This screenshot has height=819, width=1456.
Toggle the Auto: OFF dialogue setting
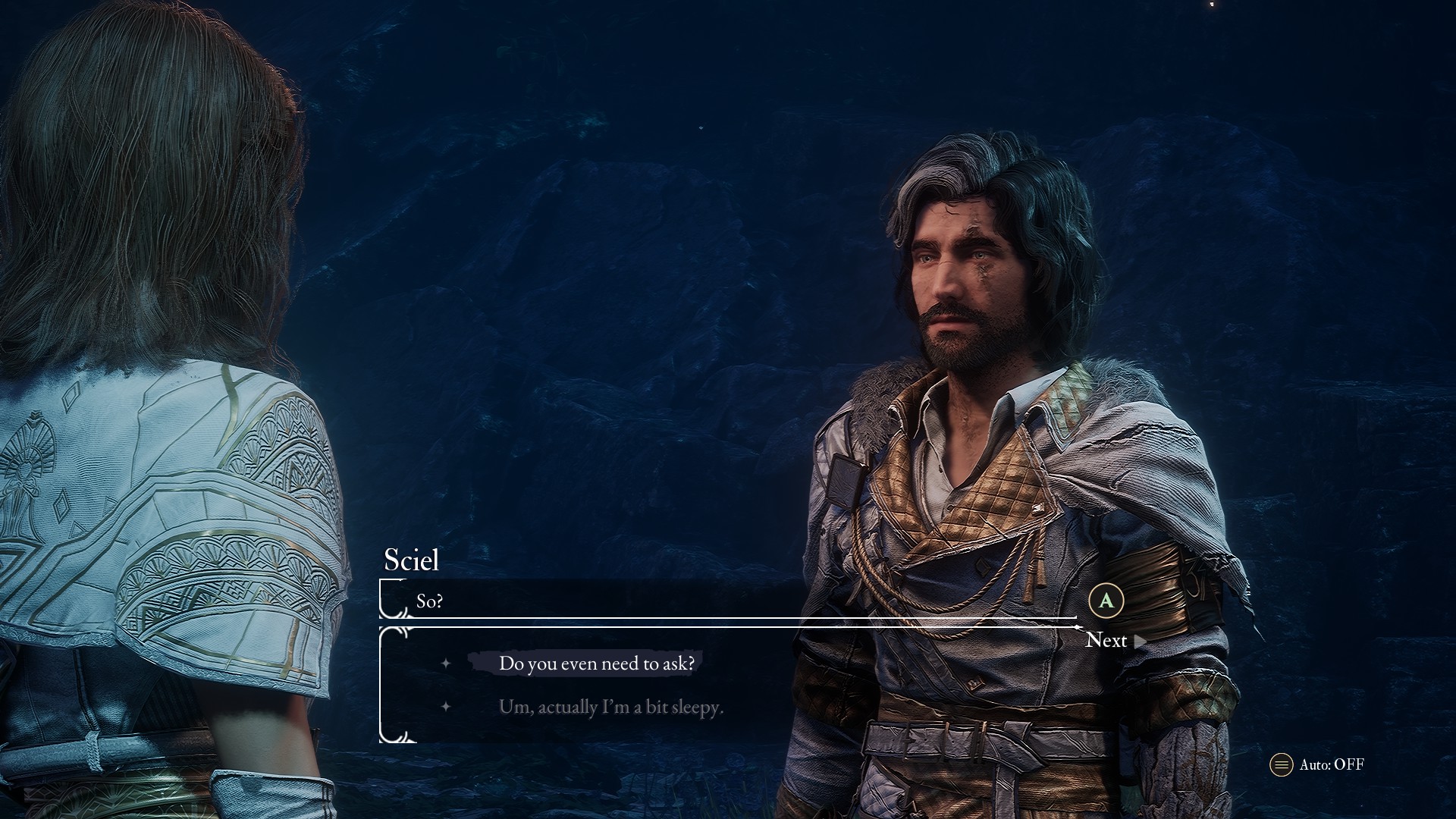[x=1319, y=764]
